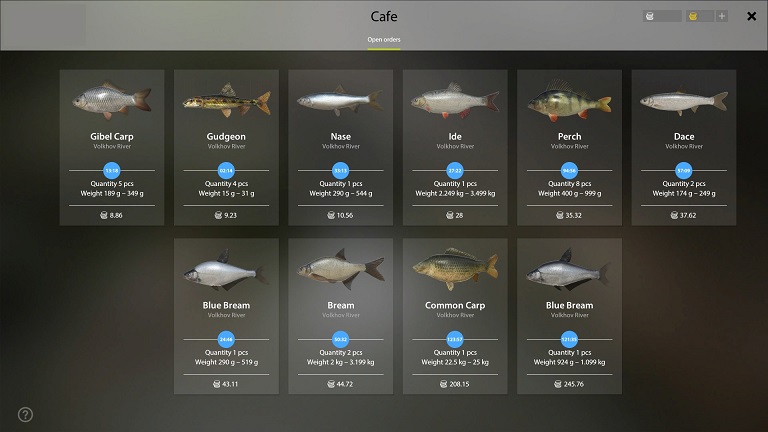Viewport: 768px width, 432px height.
Task: Close the Cafe window
Action: [x=751, y=16]
